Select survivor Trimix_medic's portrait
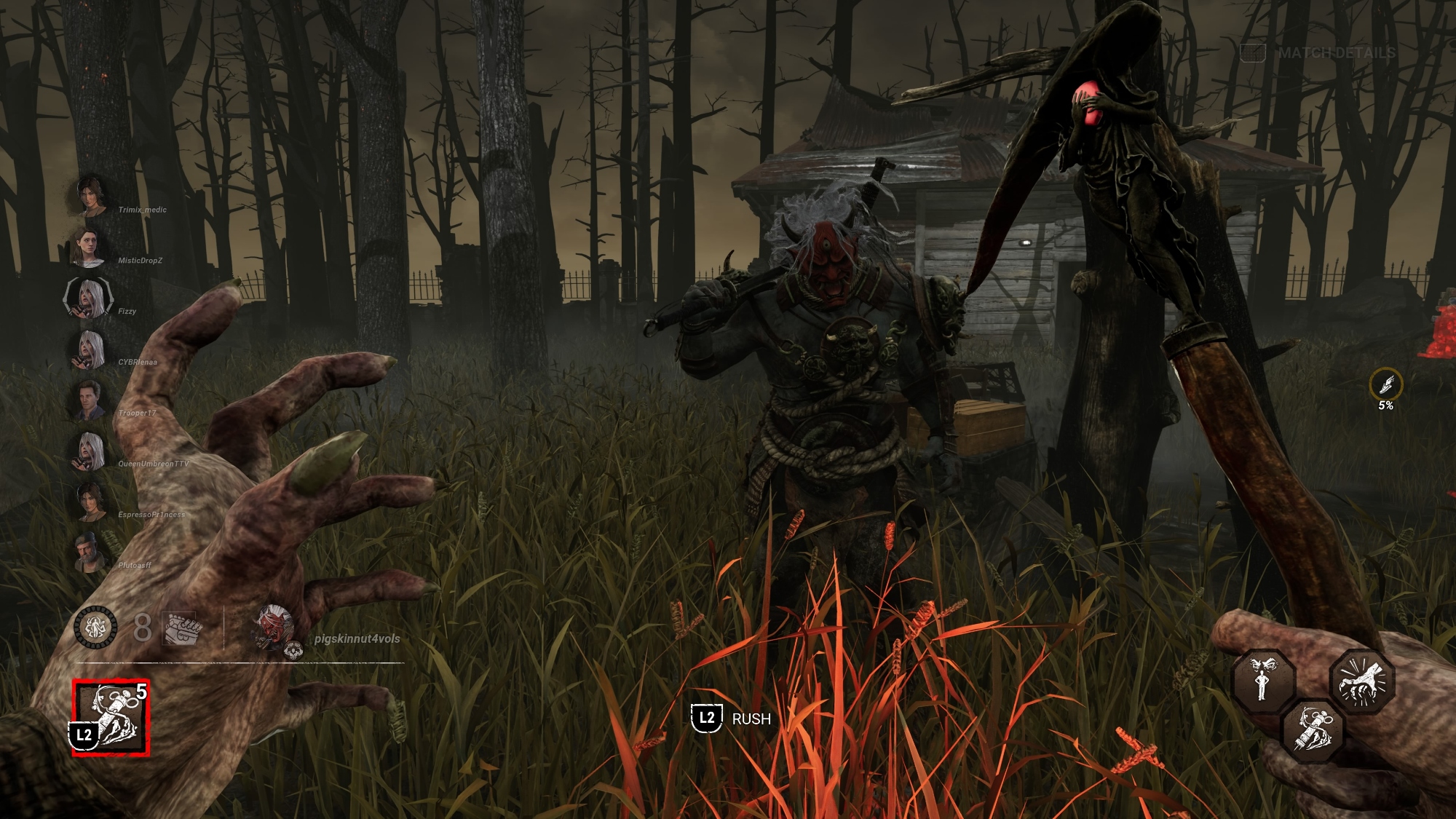Image resolution: width=1456 pixels, height=819 pixels. (89, 195)
